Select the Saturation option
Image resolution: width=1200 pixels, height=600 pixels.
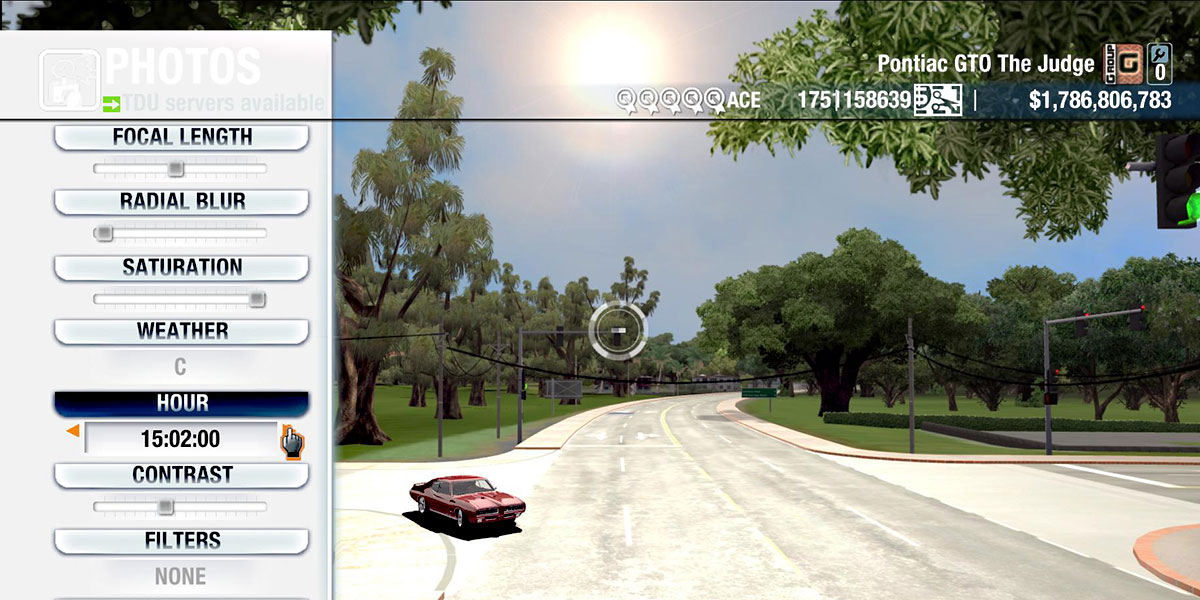click(181, 268)
